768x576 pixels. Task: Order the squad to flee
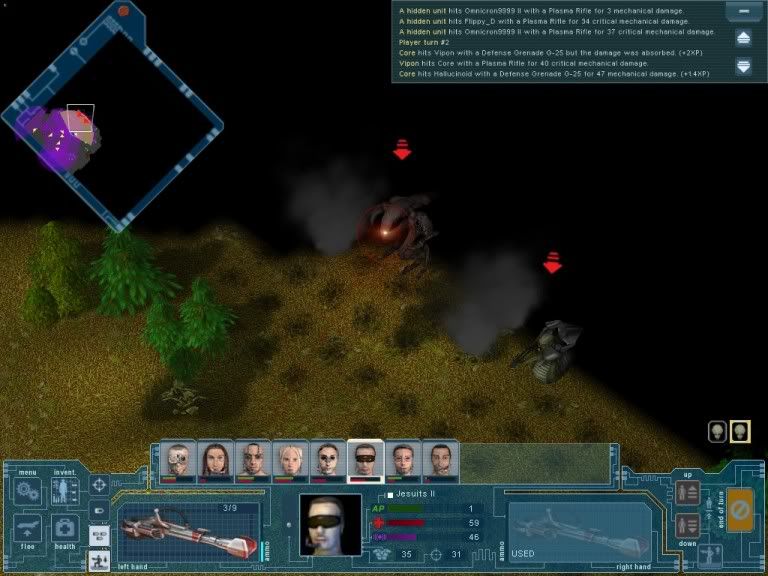[28, 530]
